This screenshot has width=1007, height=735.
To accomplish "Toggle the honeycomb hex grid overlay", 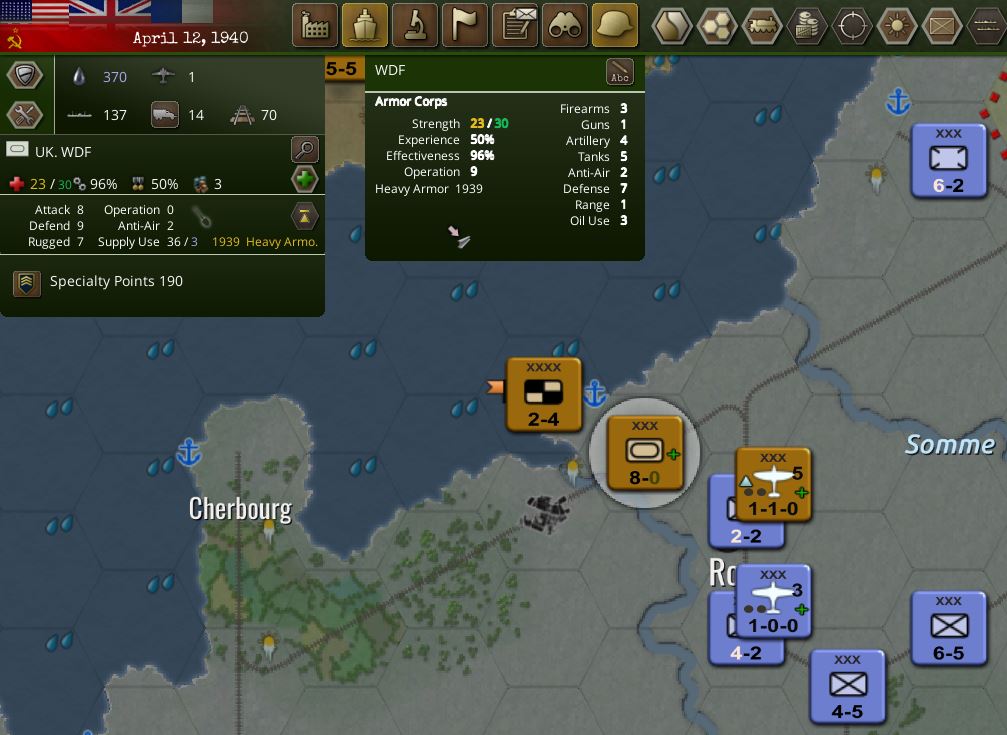I will pos(716,26).
